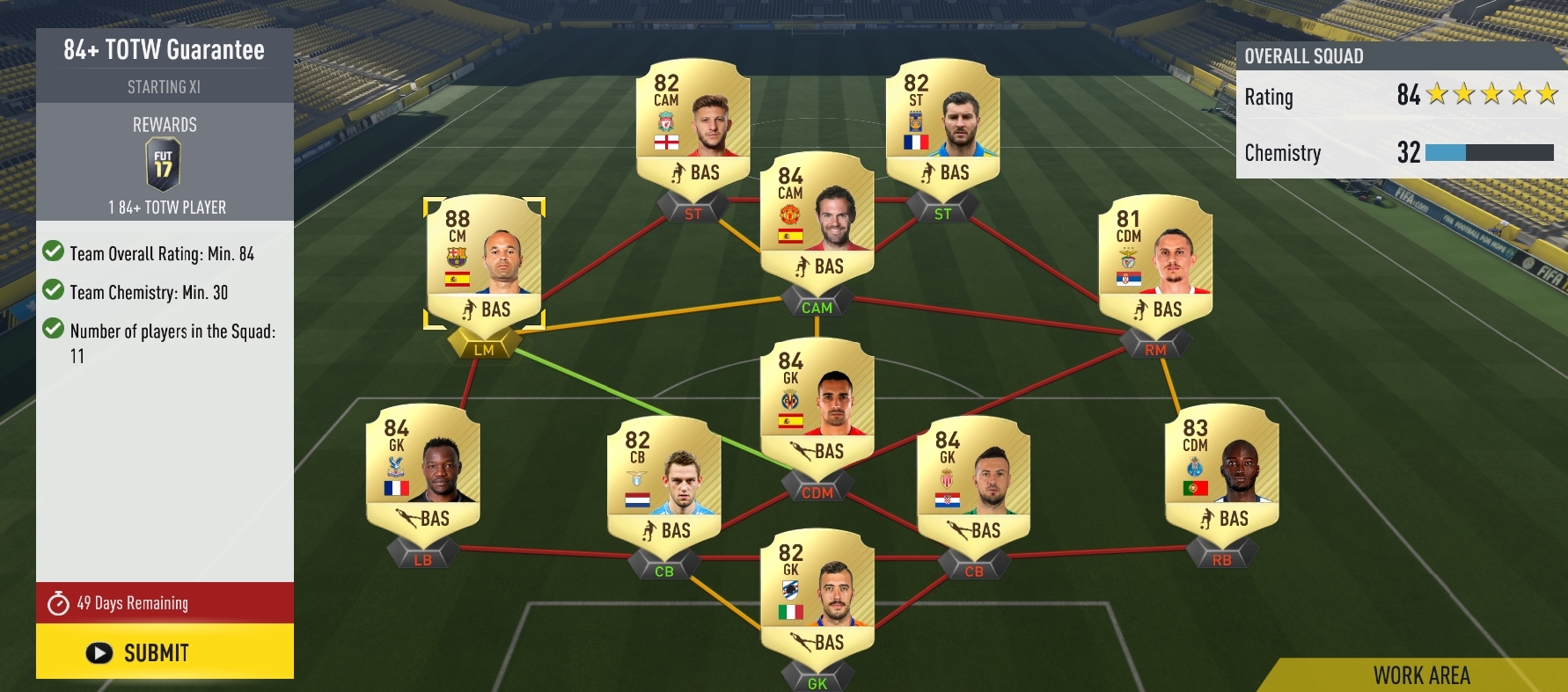This screenshot has height=692, width=1568.
Task: Click the FUT 17 pack icon under Rewards
Action: 164,162
